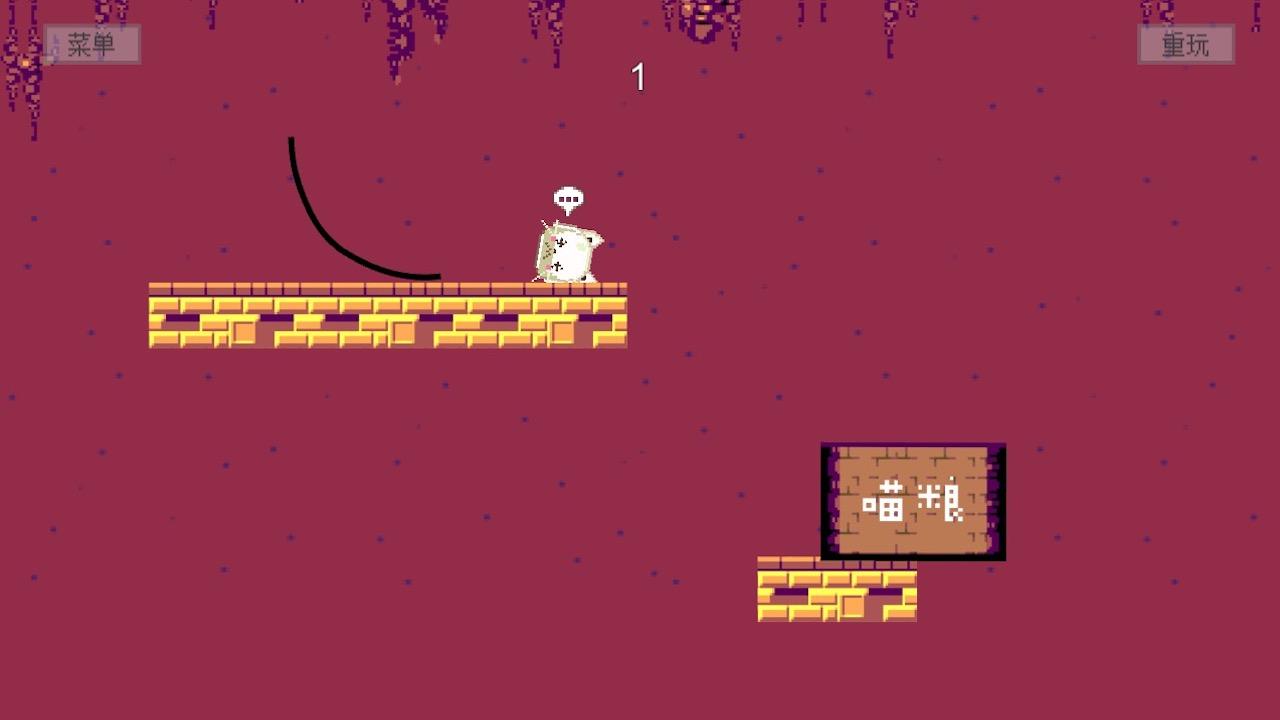This screenshot has width=1280, height=720.
Task: Click the cat's bandage marking
Action: click(x=558, y=243)
